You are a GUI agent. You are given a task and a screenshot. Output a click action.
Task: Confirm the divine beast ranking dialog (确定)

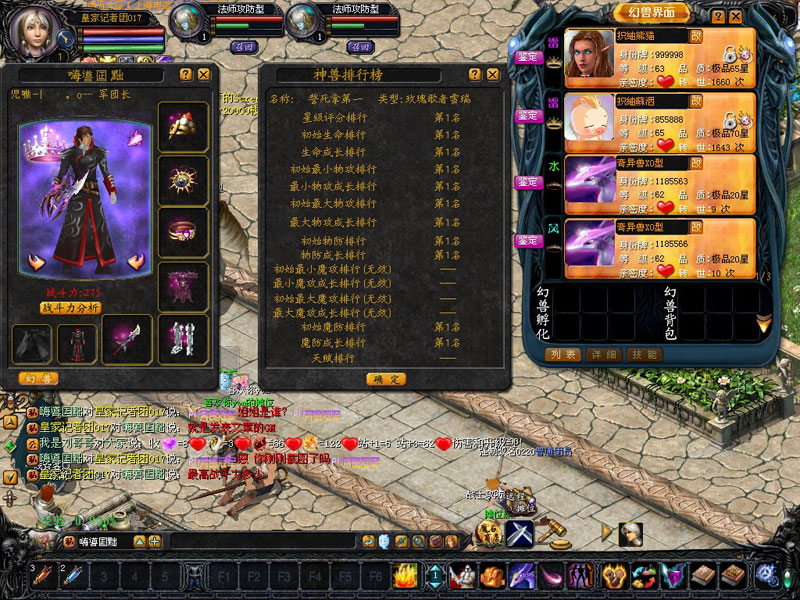pyautogui.click(x=386, y=379)
